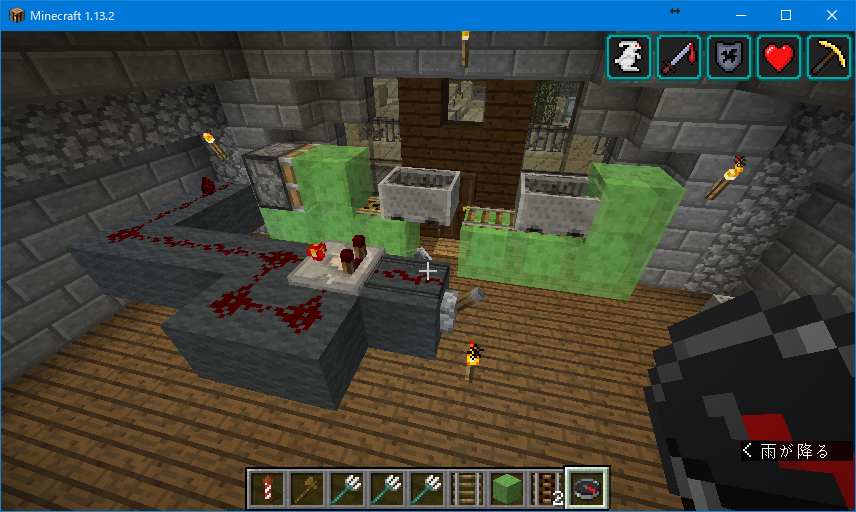Maximize the Minecraft window

pyautogui.click(x=786, y=15)
